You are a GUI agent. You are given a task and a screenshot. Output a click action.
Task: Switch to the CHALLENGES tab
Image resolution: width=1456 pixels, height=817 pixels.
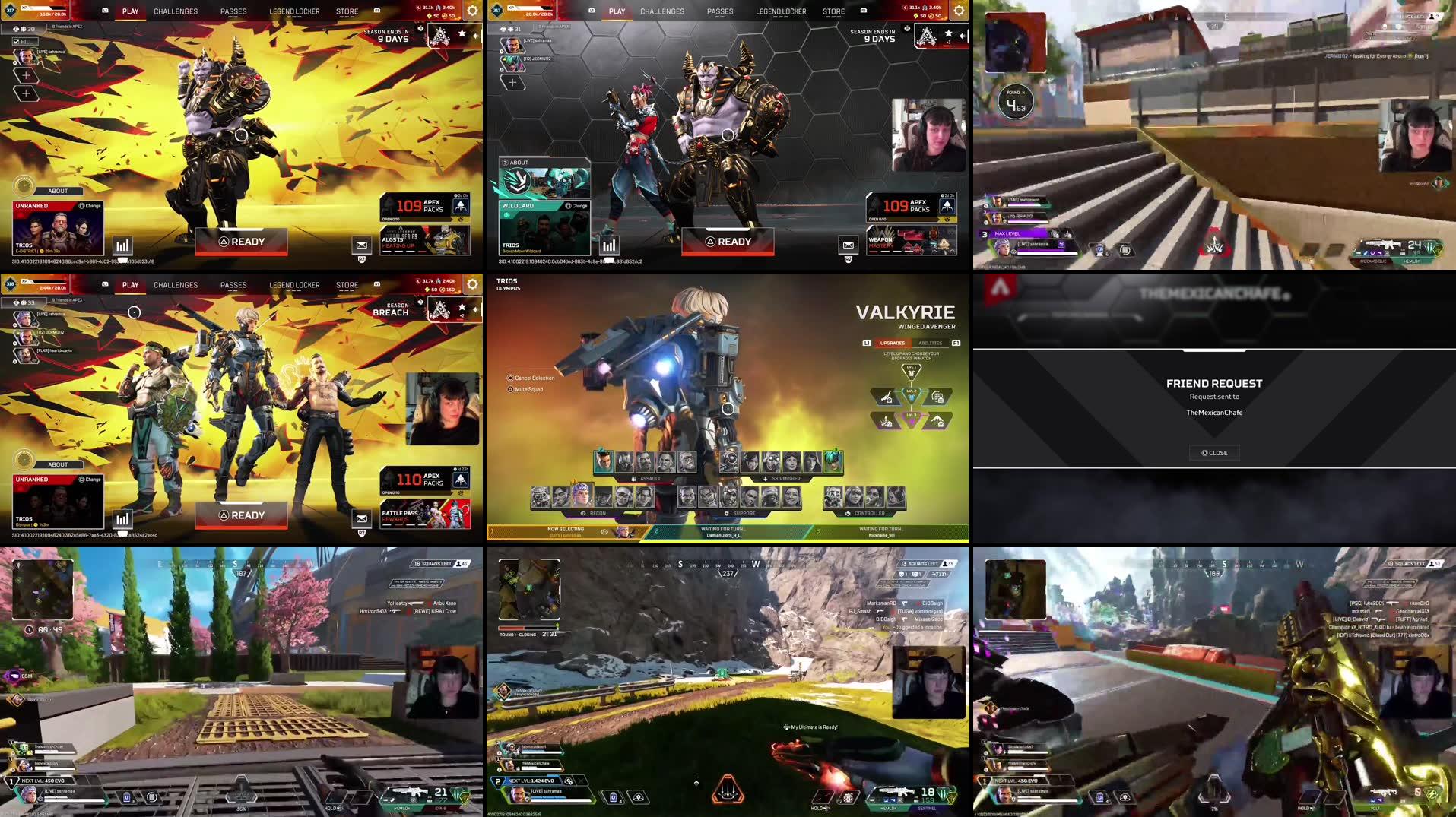[x=175, y=11]
